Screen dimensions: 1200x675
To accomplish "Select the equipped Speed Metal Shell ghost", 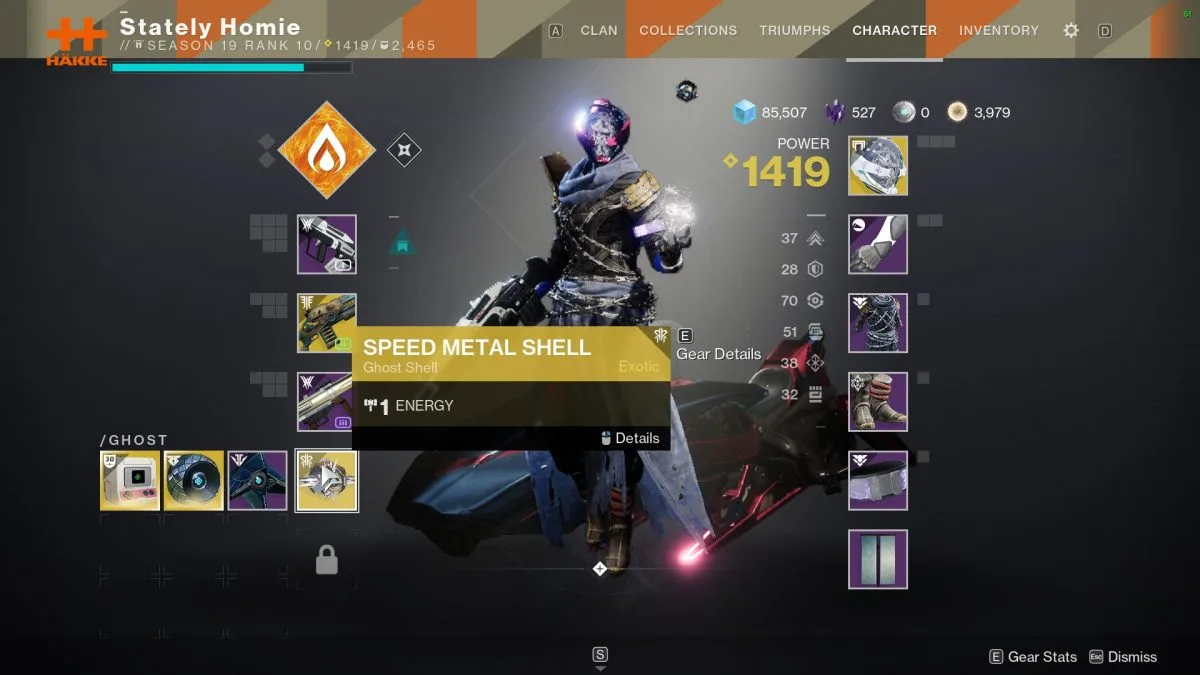I will point(327,481).
